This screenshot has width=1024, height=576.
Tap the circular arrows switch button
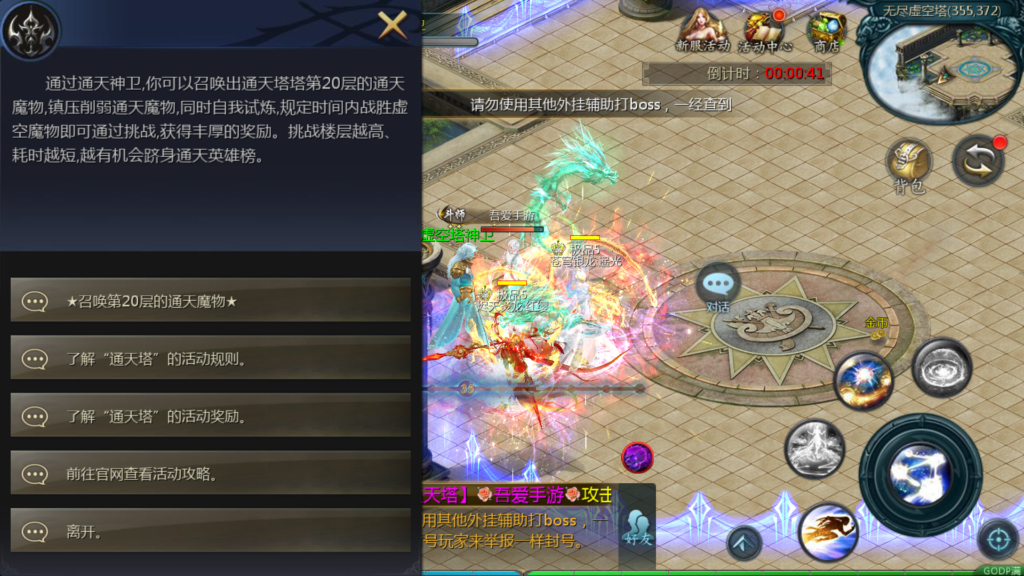(977, 161)
